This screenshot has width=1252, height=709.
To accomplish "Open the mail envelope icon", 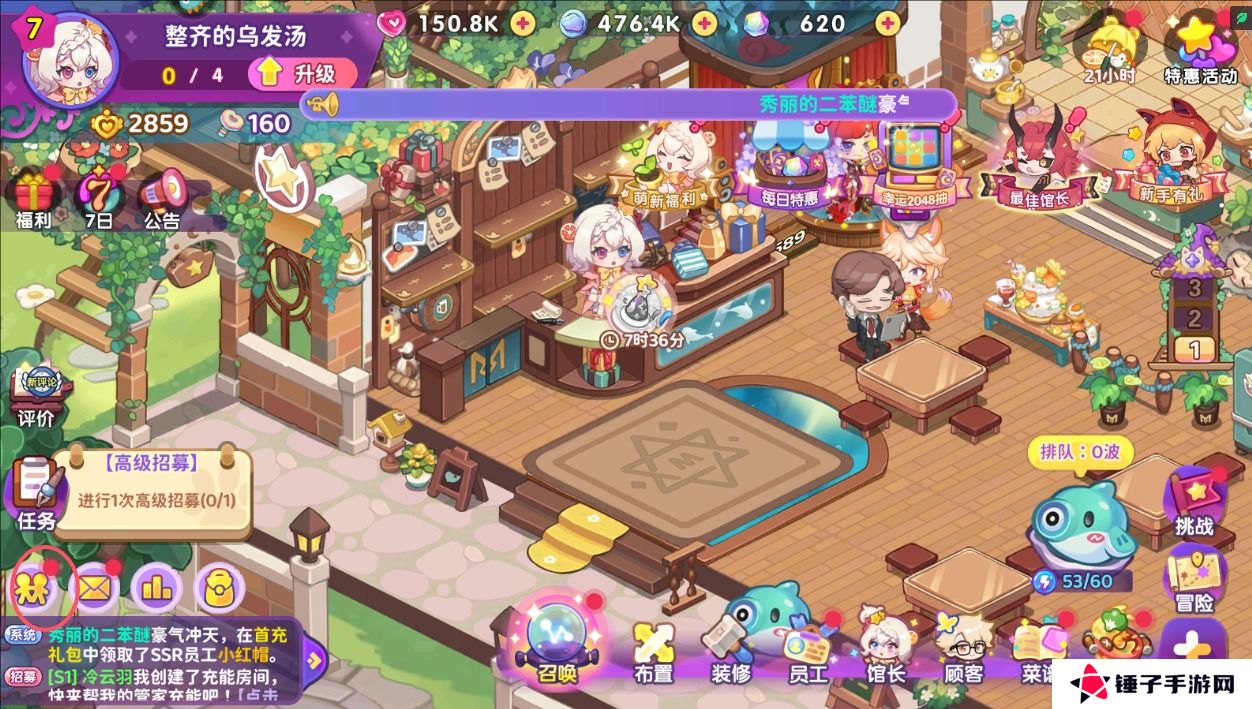I will coord(97,588).
